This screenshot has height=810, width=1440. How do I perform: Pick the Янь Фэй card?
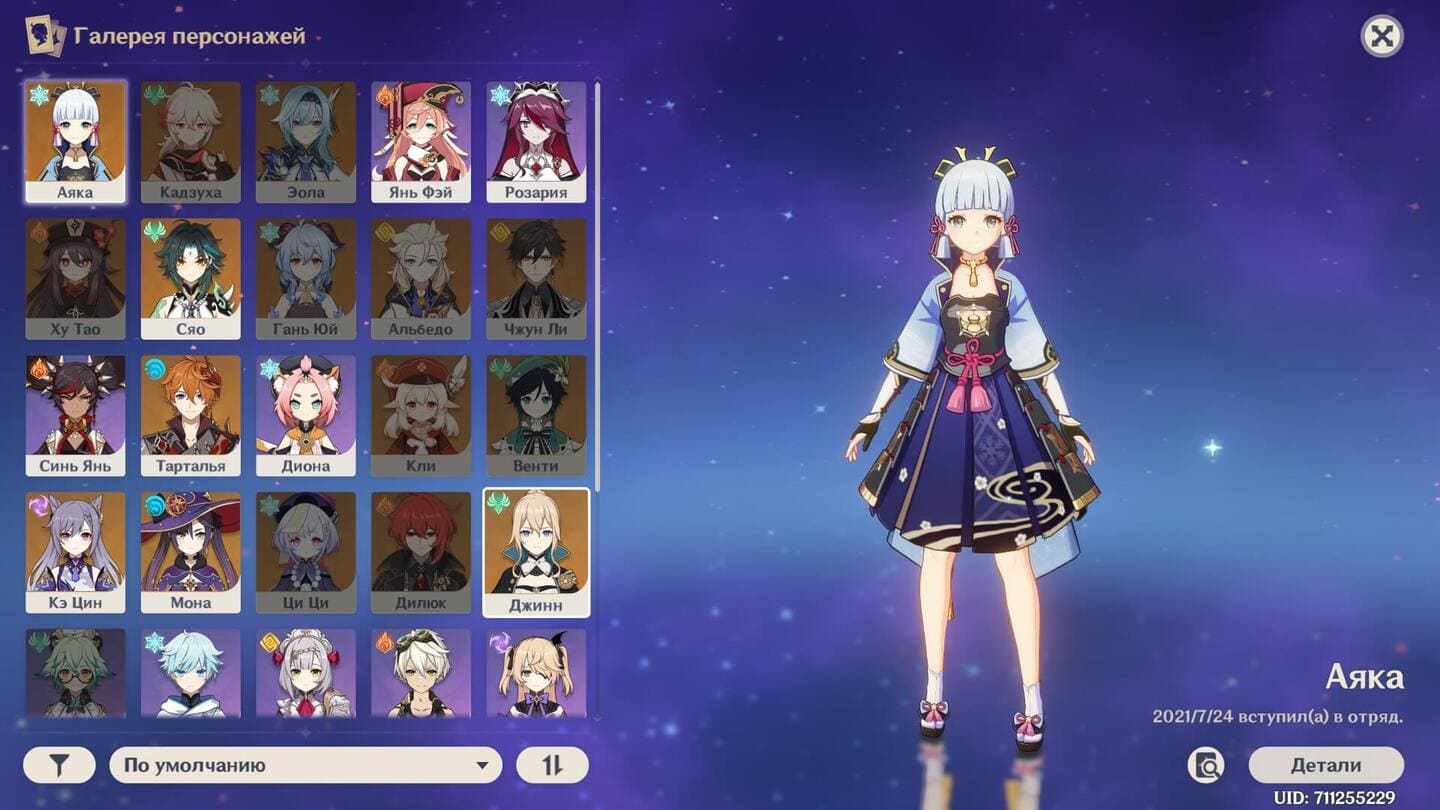pyautogui.click(x=421, y=141)
